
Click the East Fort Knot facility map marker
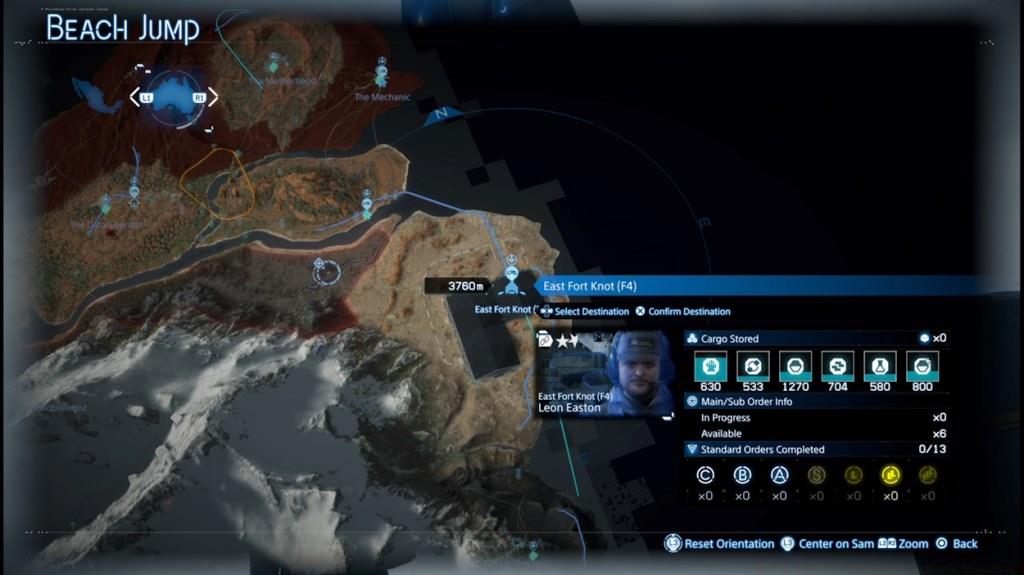[512, 275]
